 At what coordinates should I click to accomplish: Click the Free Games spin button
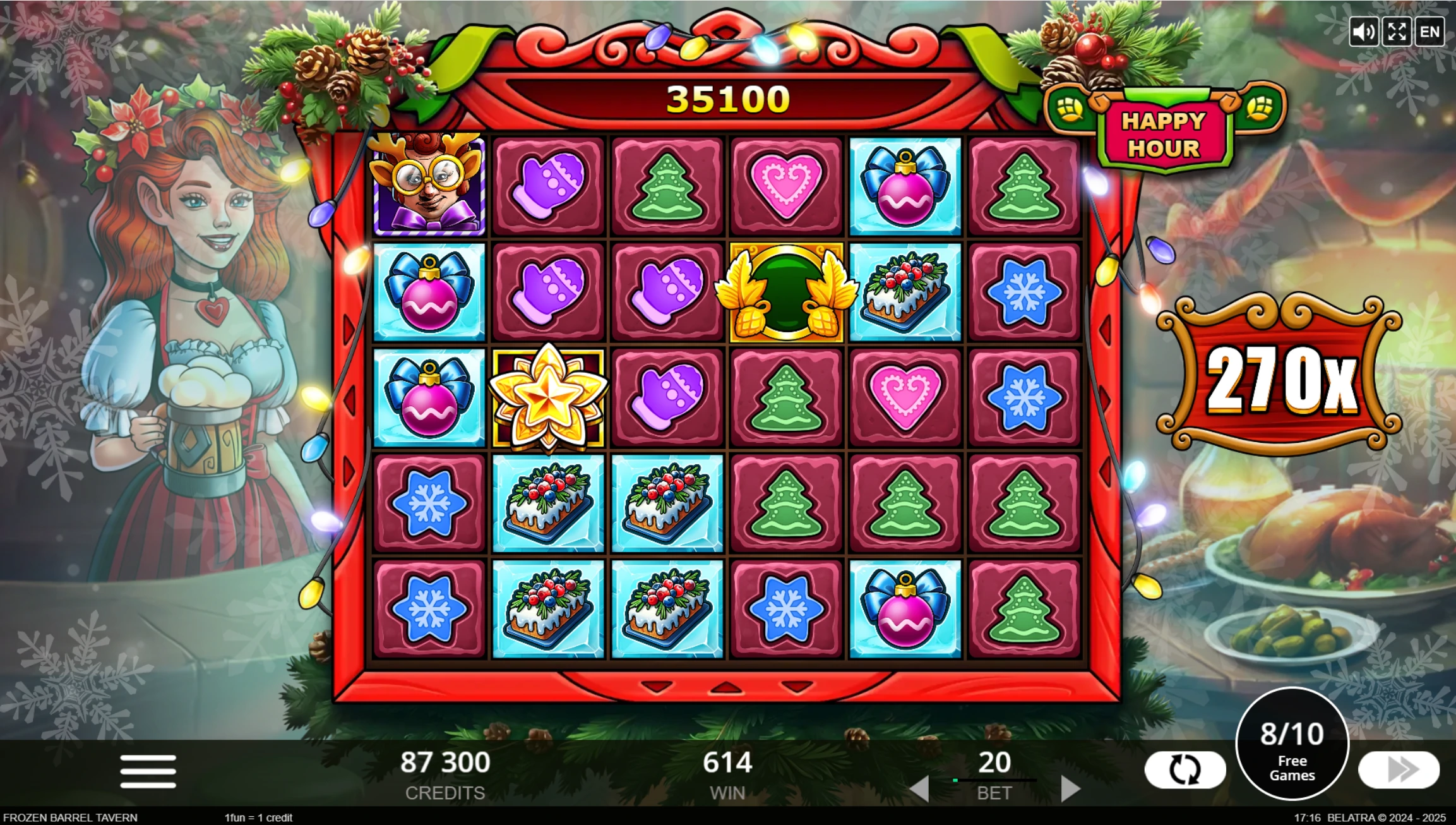tap(1292, 745)
